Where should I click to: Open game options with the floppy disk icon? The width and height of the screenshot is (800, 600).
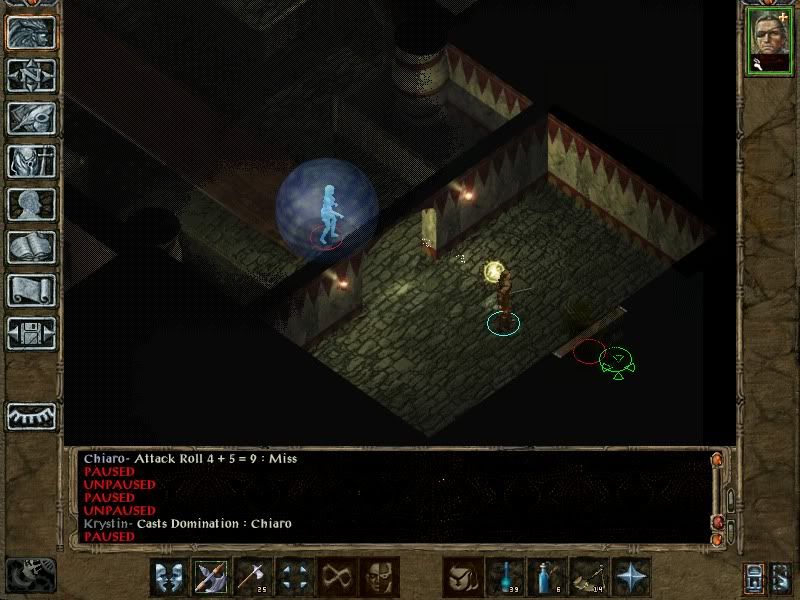click(x=31, y=332)
